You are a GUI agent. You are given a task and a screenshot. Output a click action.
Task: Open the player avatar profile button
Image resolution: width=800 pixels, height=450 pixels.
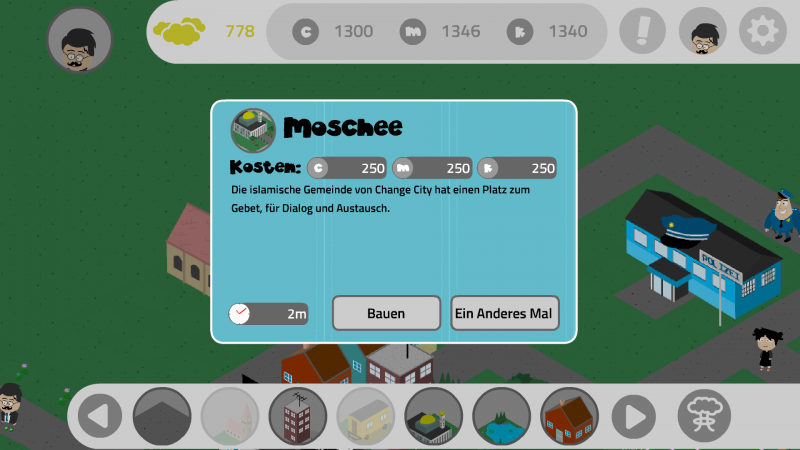click(702, 31)
